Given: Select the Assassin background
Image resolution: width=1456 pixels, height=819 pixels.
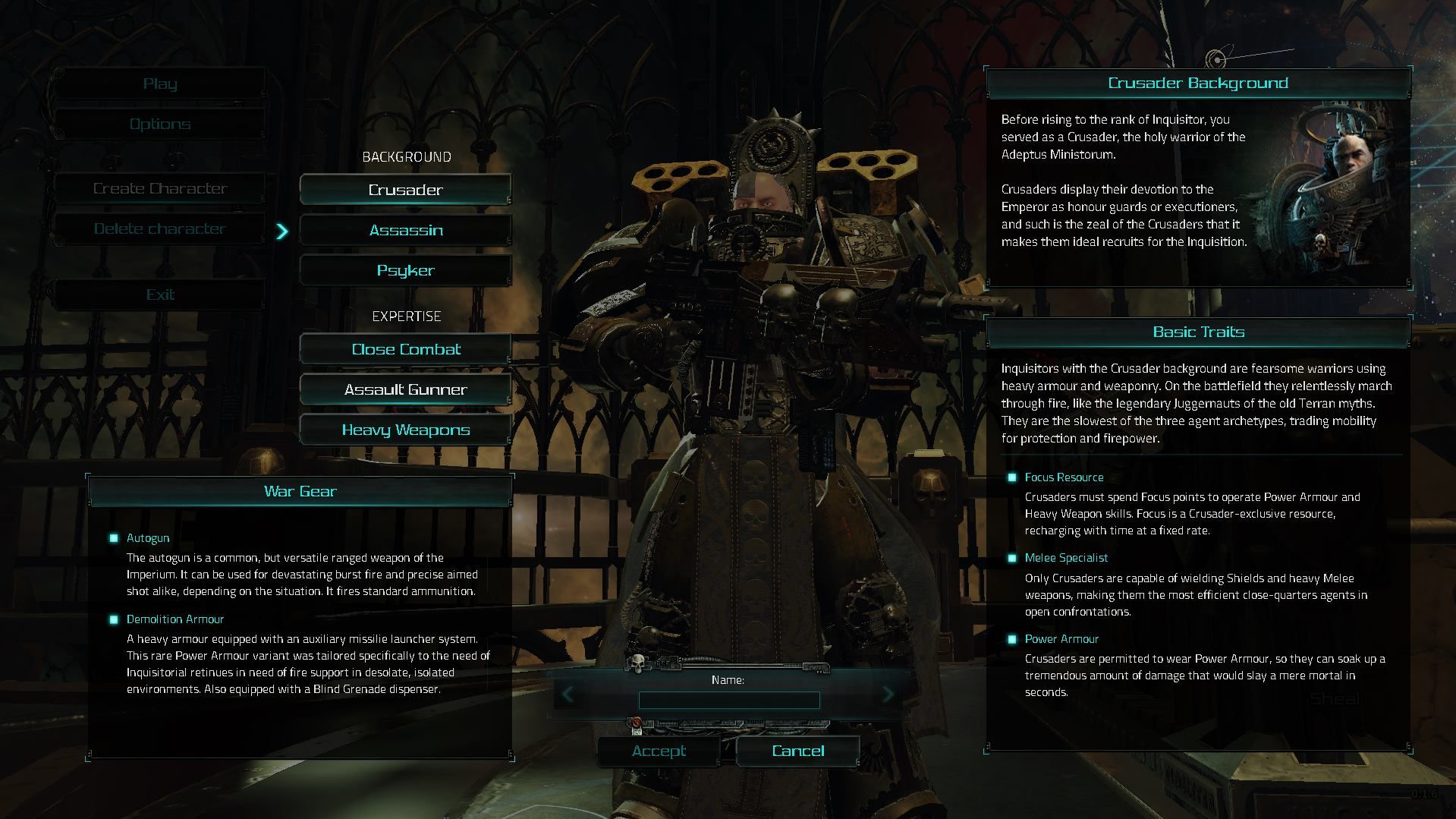Looking at the screenshot, I should tap(406, 230).
